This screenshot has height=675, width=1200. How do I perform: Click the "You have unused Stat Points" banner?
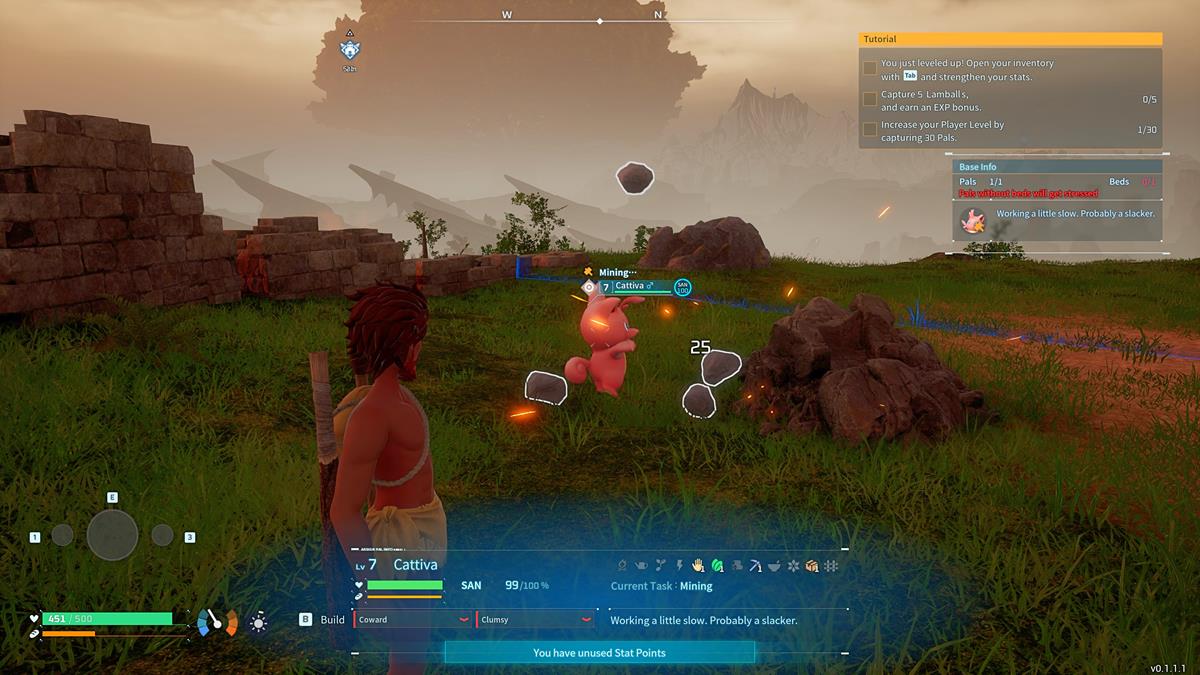(x=599, y=653)
